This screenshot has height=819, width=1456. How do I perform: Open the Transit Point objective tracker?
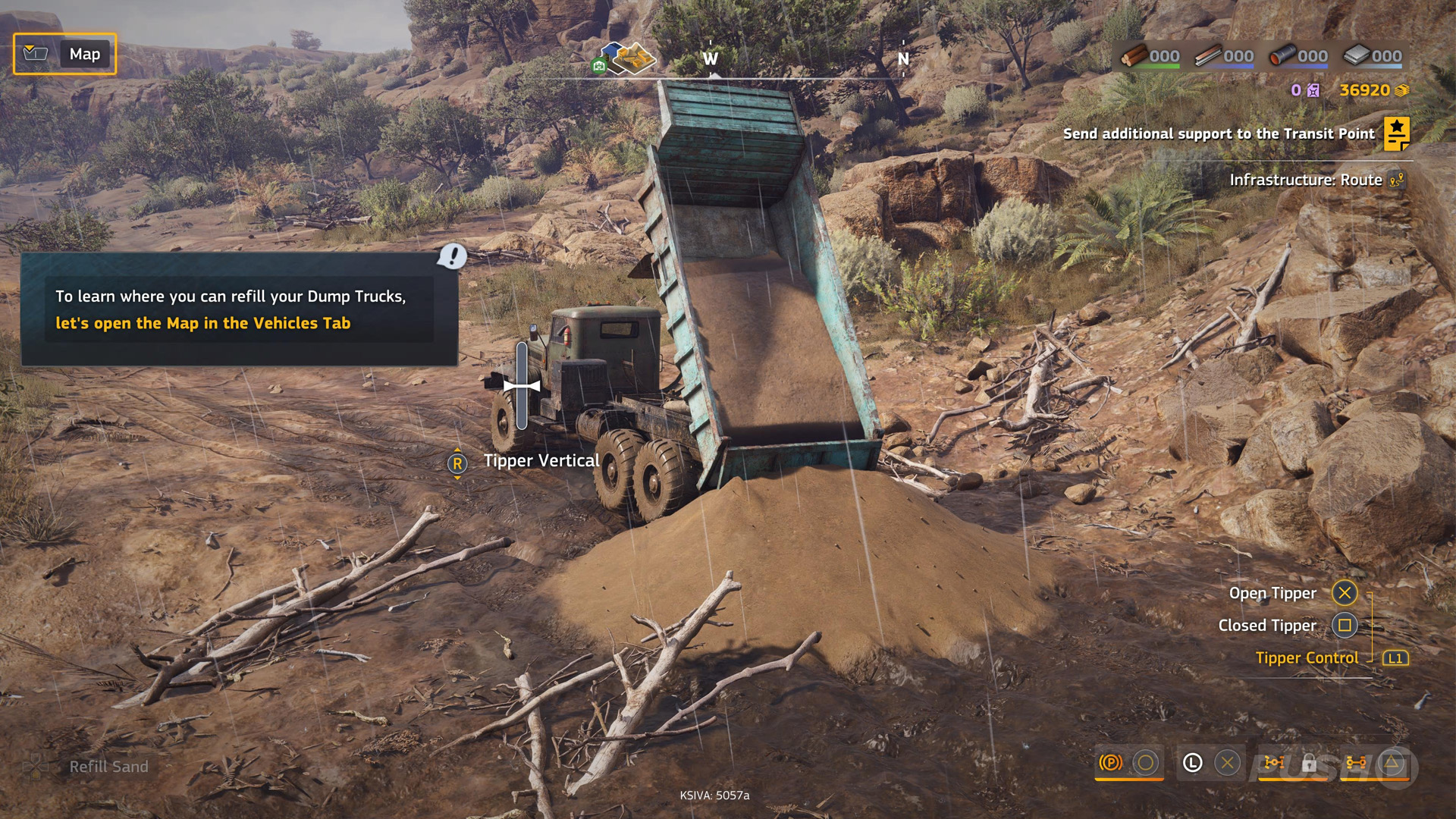1396,134
